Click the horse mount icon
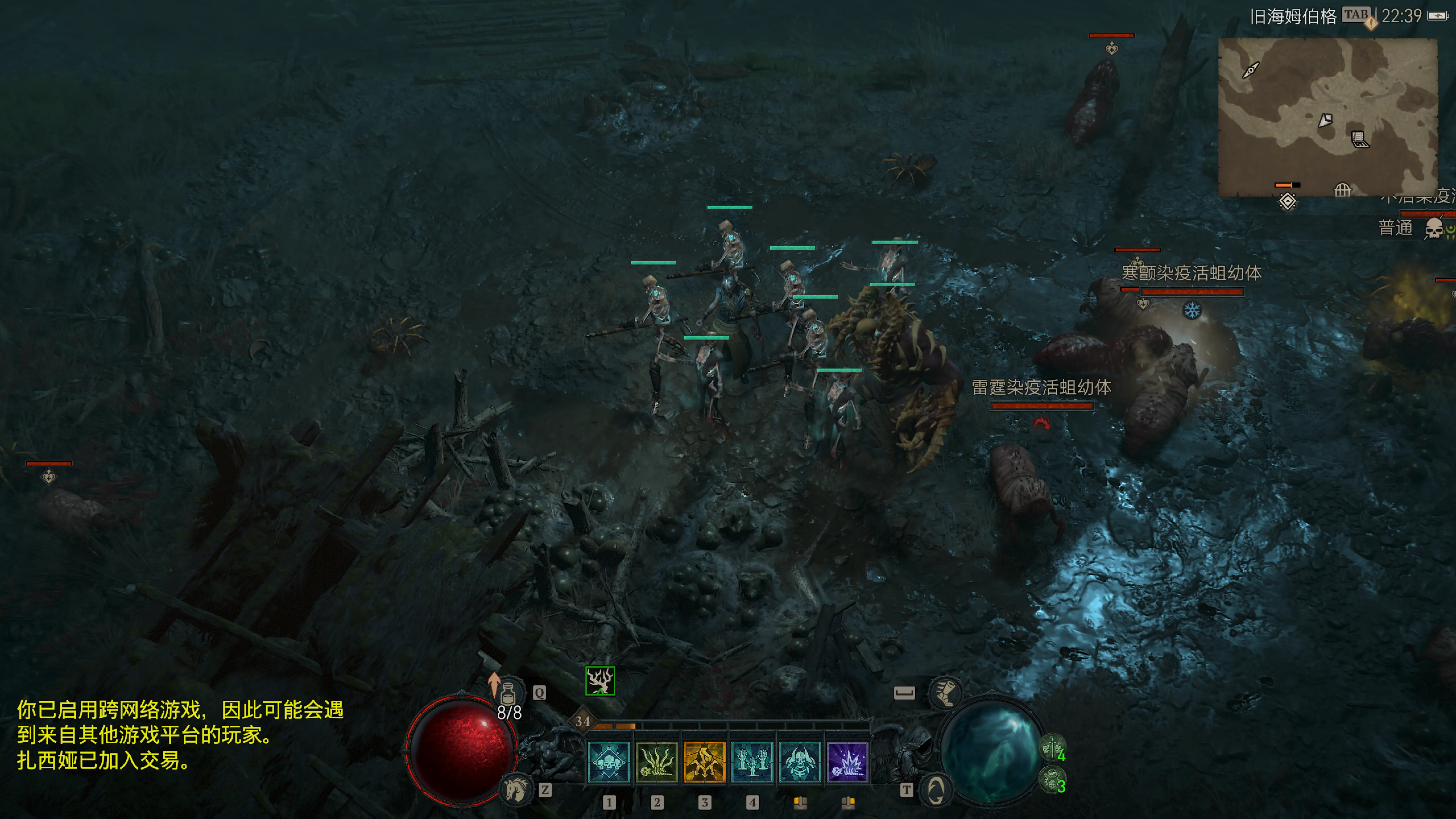 pos(516,789)
